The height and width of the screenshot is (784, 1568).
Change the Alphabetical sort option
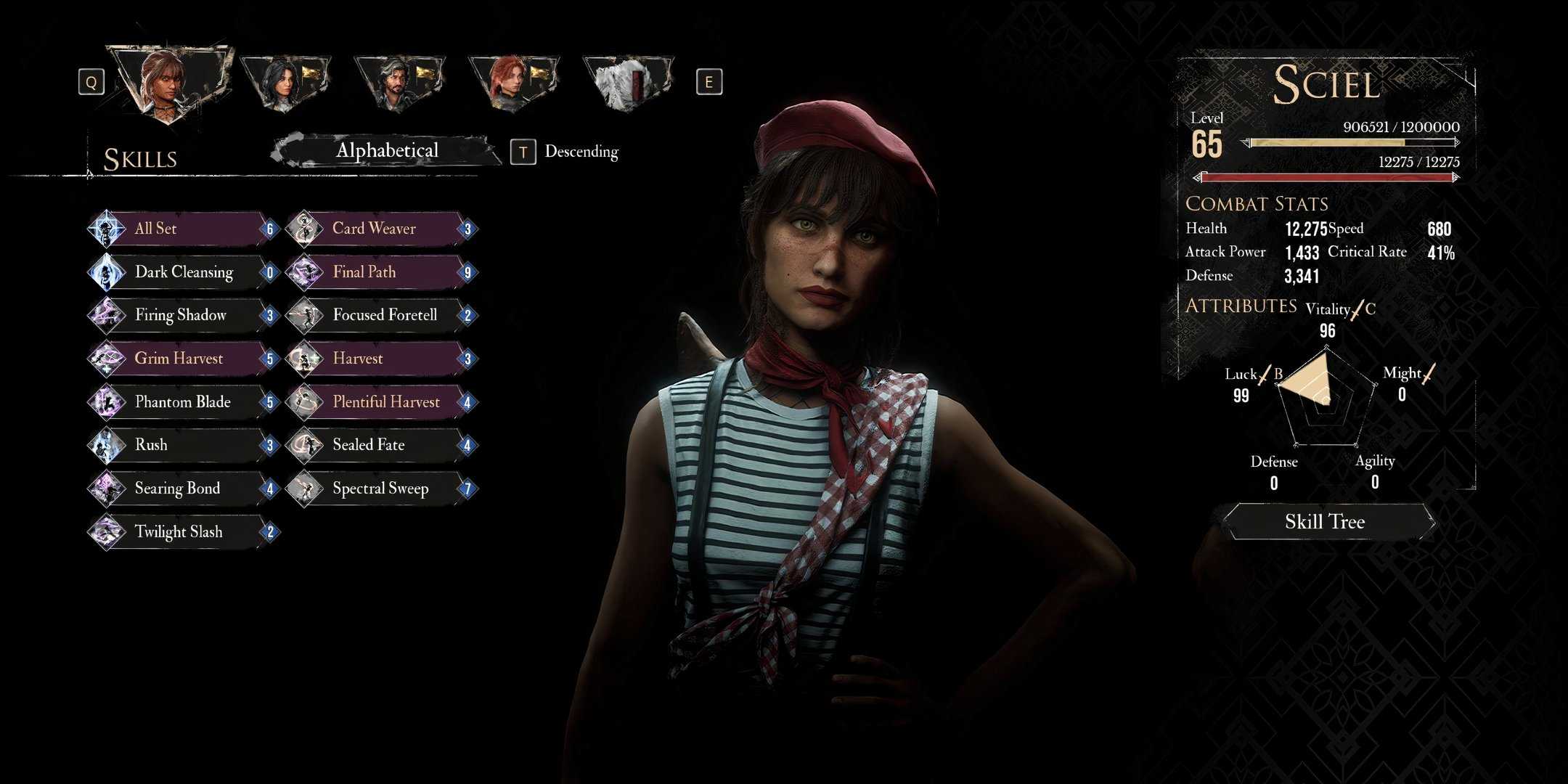tap(386, 151)
